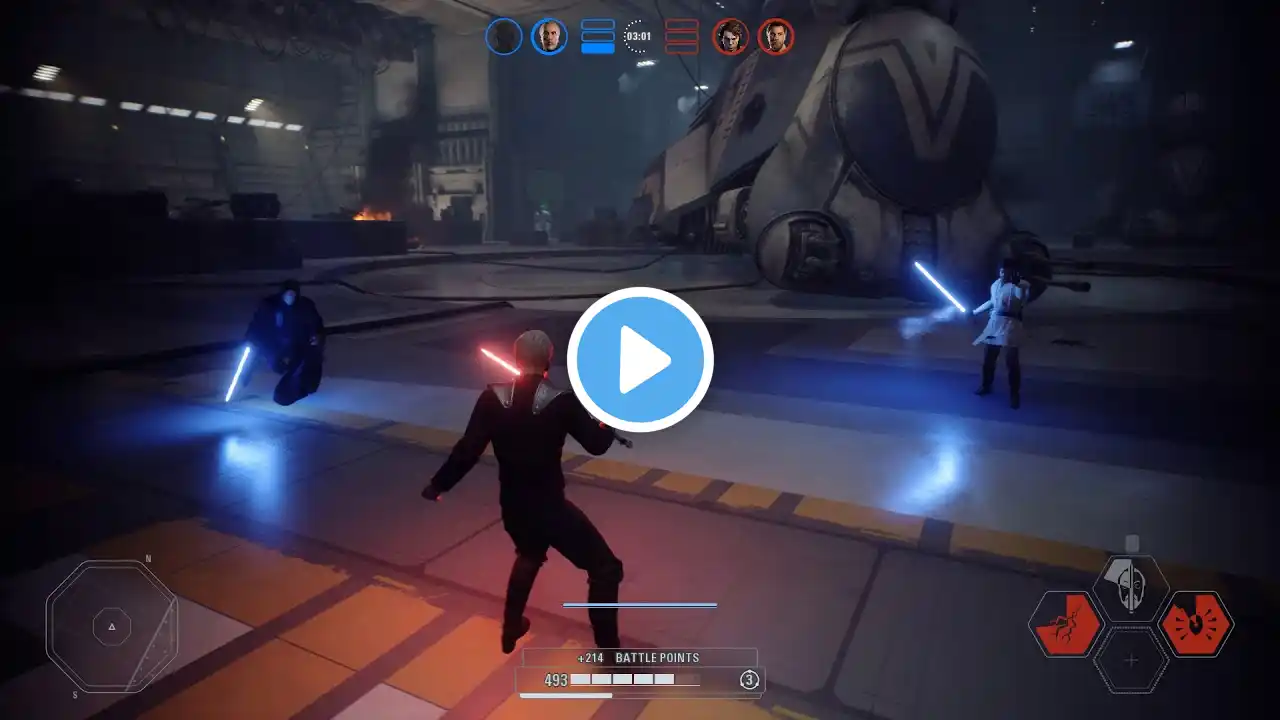Select the dark hooded teammate portrait
The width and height of the screenshot is (1280, 720).
tap(504, 37)
